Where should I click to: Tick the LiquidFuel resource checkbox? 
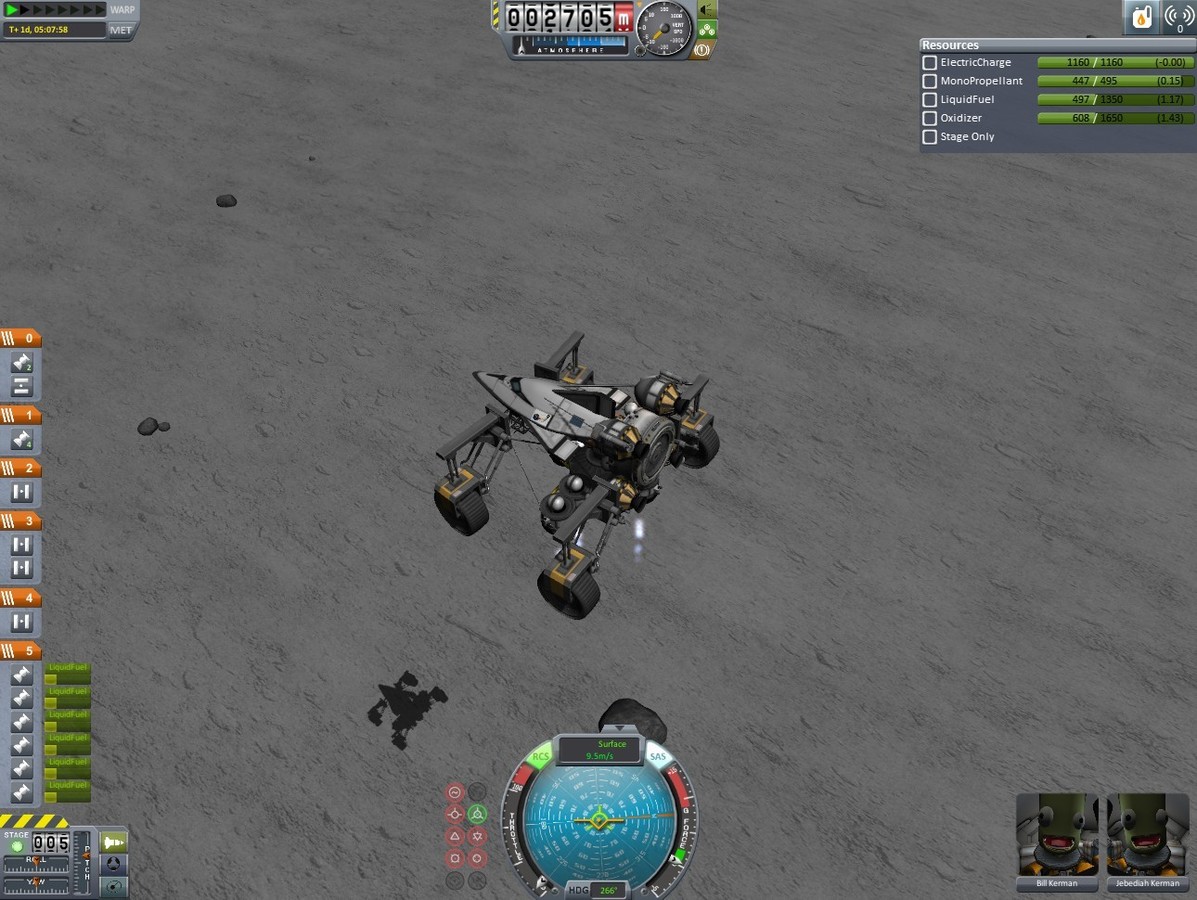coord(930,100)
